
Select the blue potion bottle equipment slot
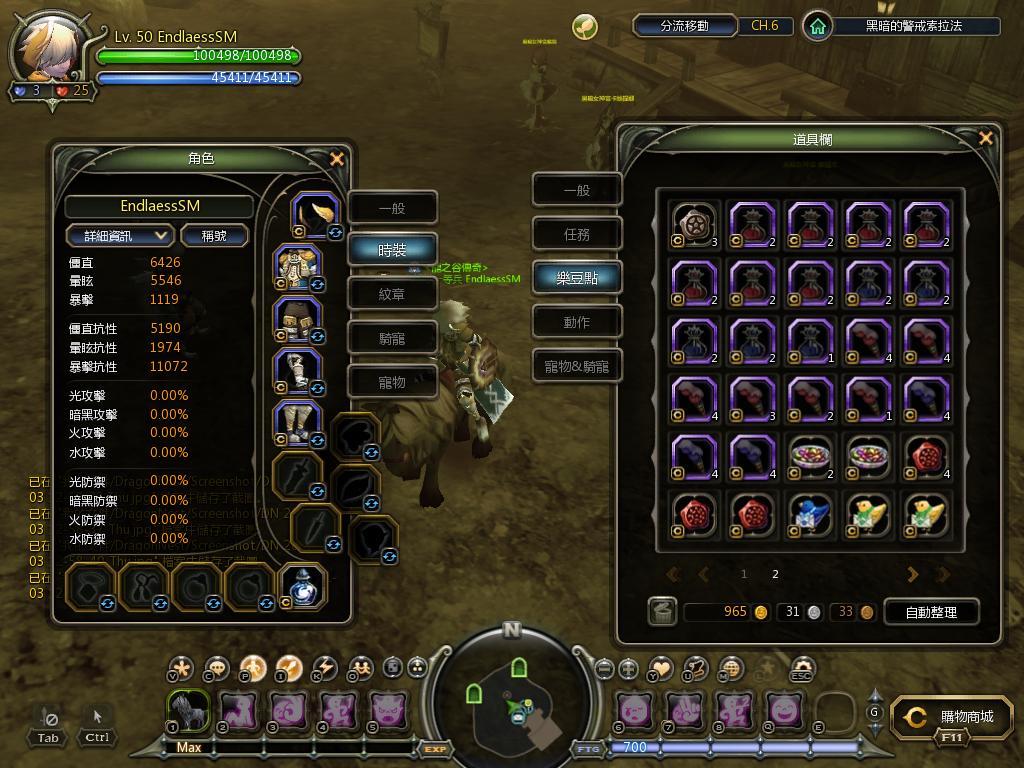tap(301, 586)
